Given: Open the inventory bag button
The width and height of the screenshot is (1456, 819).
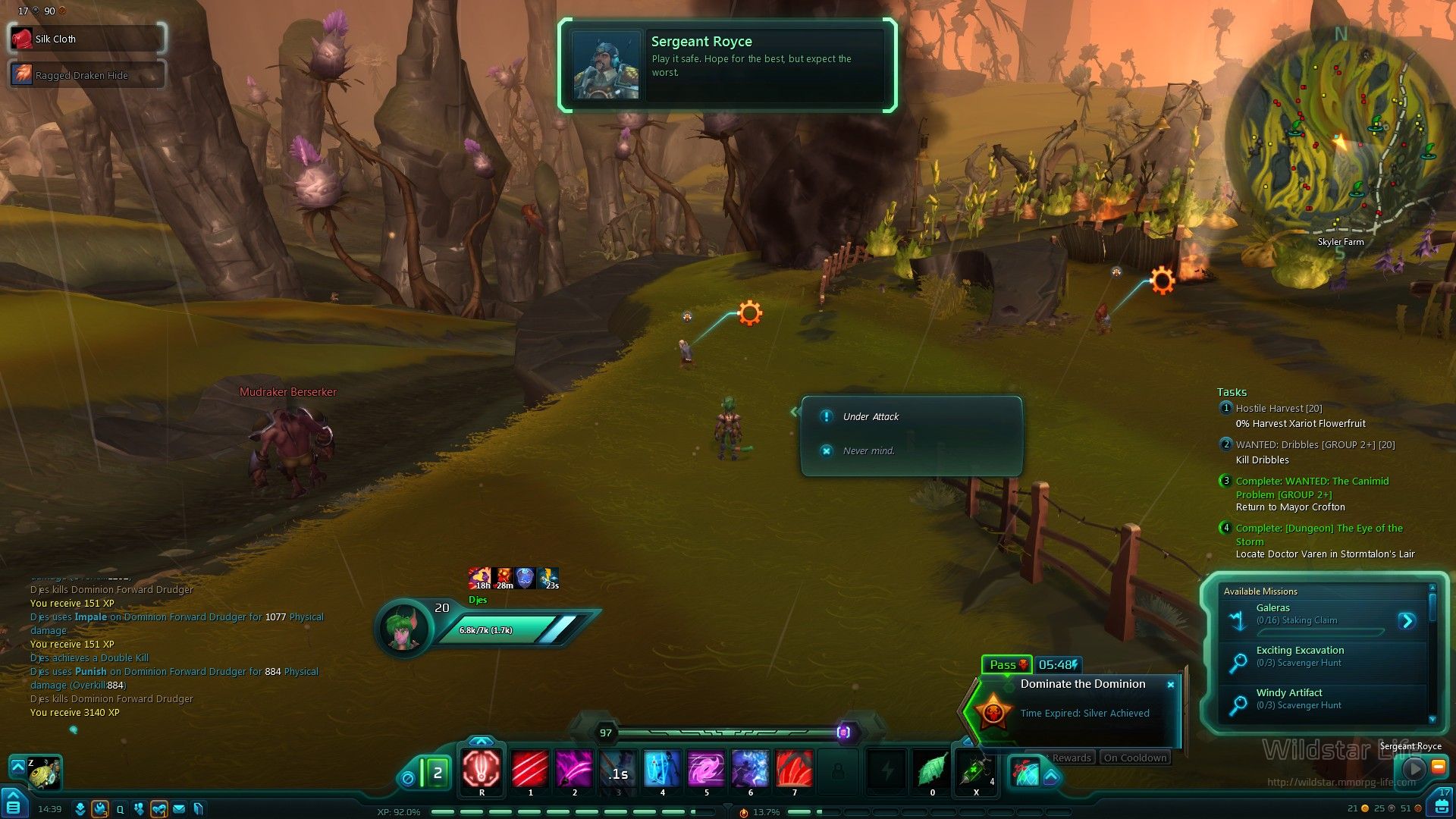Looking at the screenshot, I should [x=1442, y=804].
